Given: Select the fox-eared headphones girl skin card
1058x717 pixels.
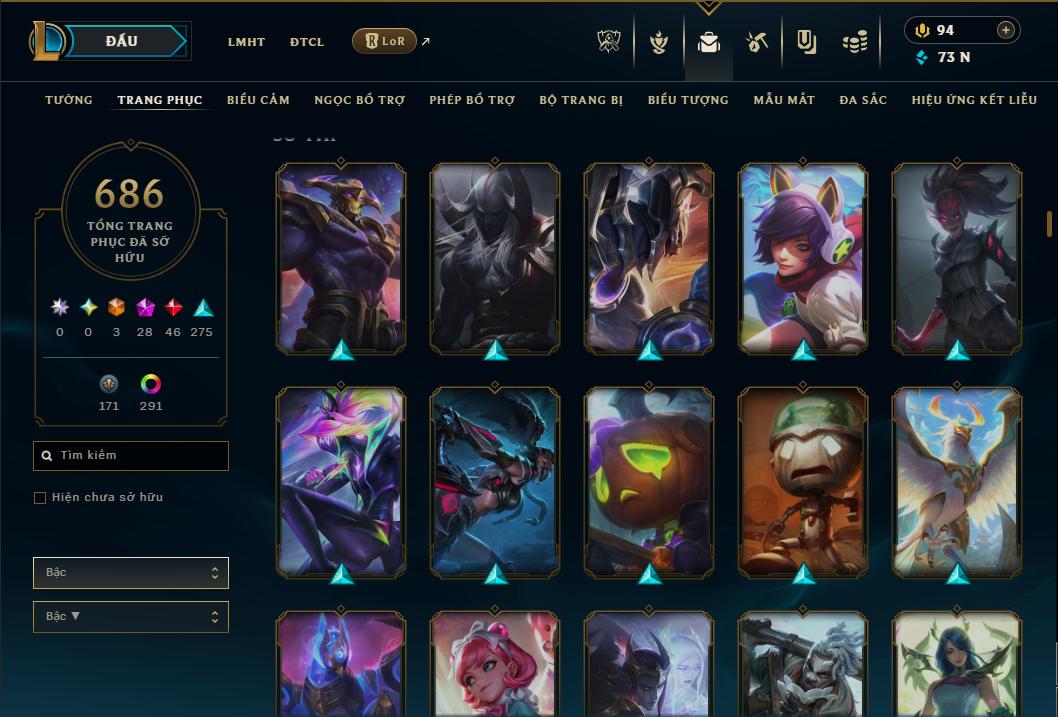Looking at the screenshot, I should point(803,258).
